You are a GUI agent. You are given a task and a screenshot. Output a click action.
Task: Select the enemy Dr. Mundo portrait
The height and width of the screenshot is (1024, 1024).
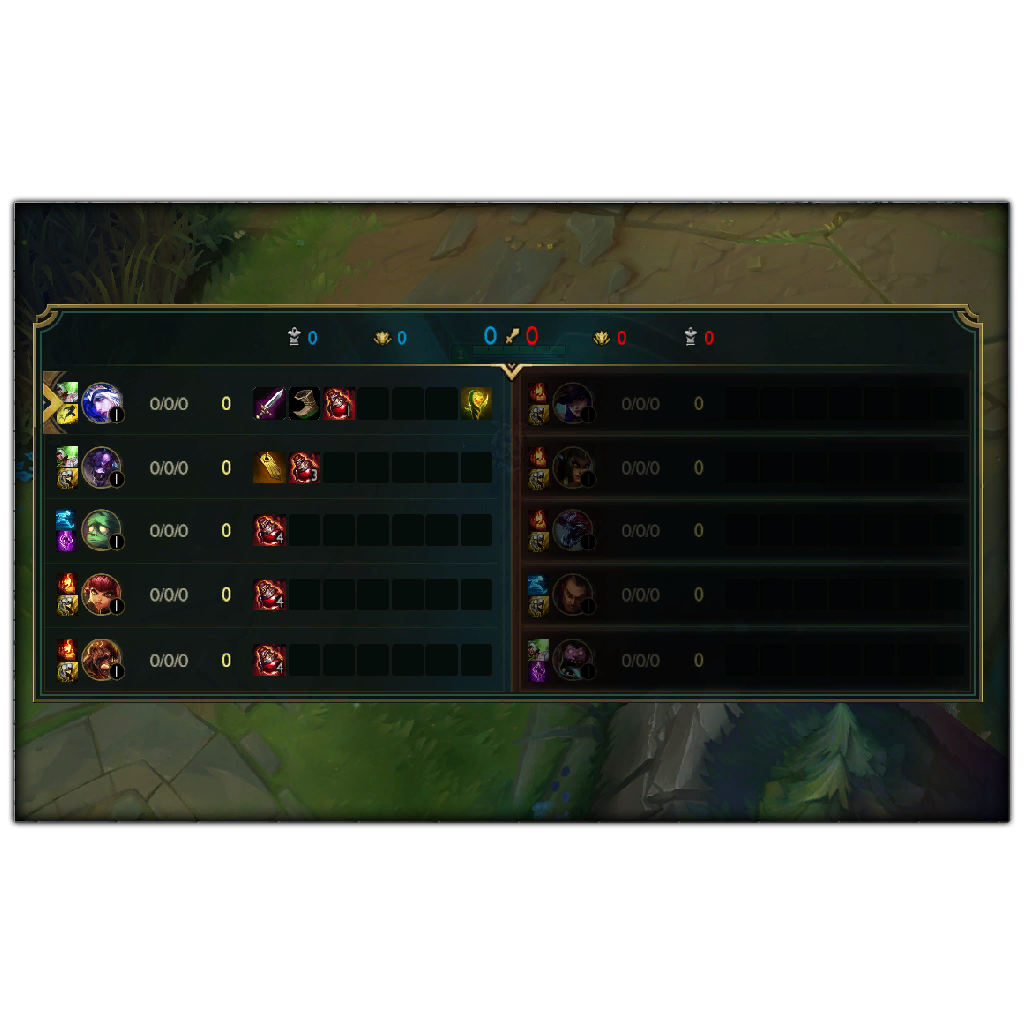click(x=573, y=659)
